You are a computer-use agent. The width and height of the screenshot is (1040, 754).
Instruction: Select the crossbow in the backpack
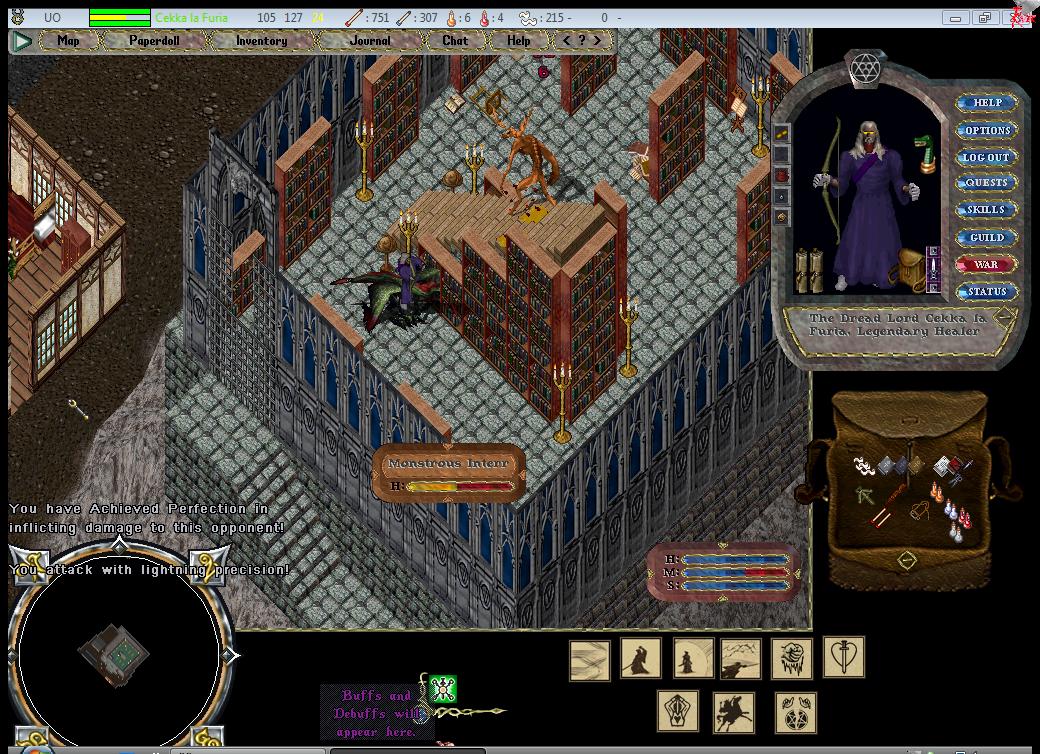click(865, 494)
